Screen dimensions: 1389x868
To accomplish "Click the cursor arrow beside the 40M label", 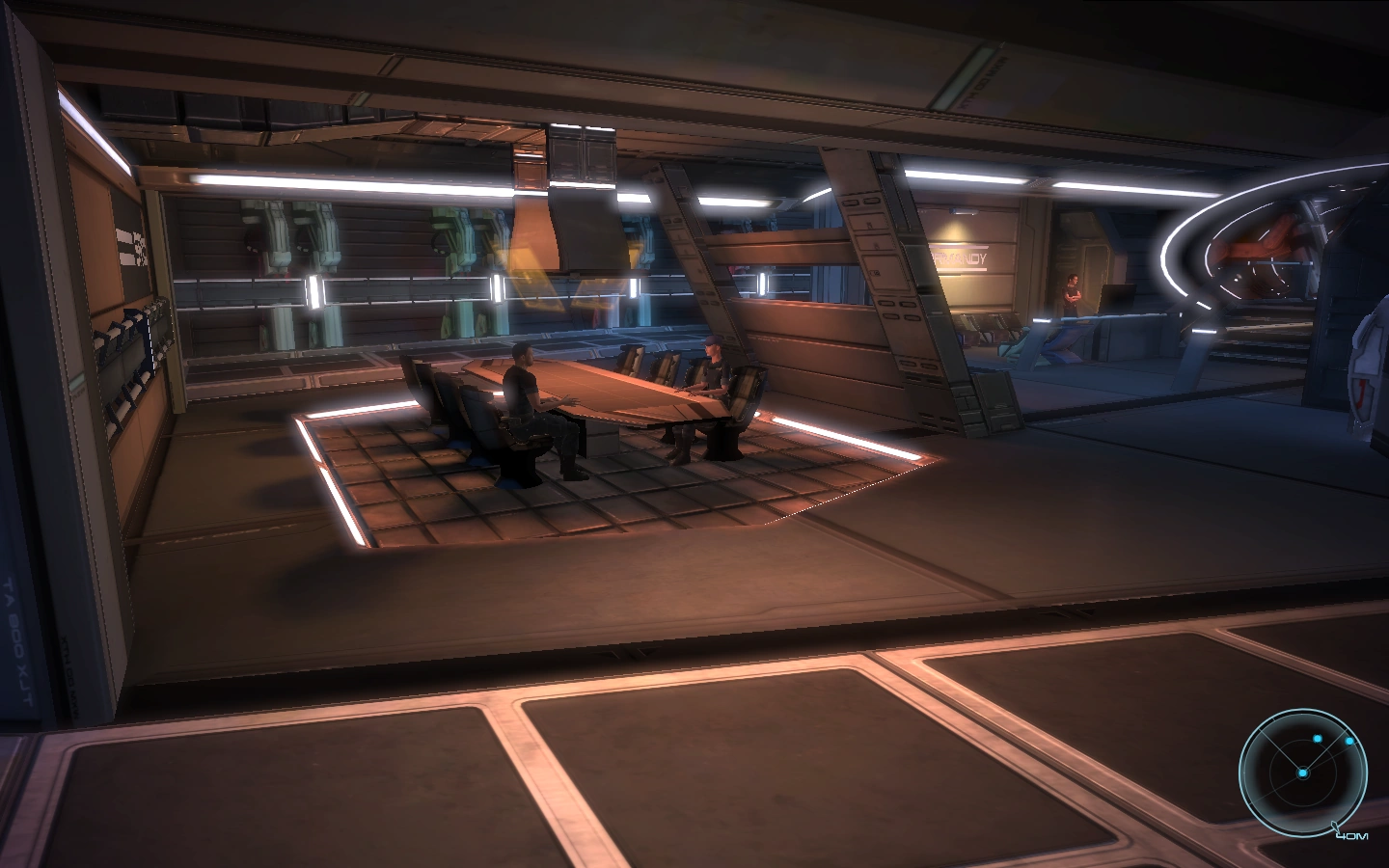I will coord(1335,826).
